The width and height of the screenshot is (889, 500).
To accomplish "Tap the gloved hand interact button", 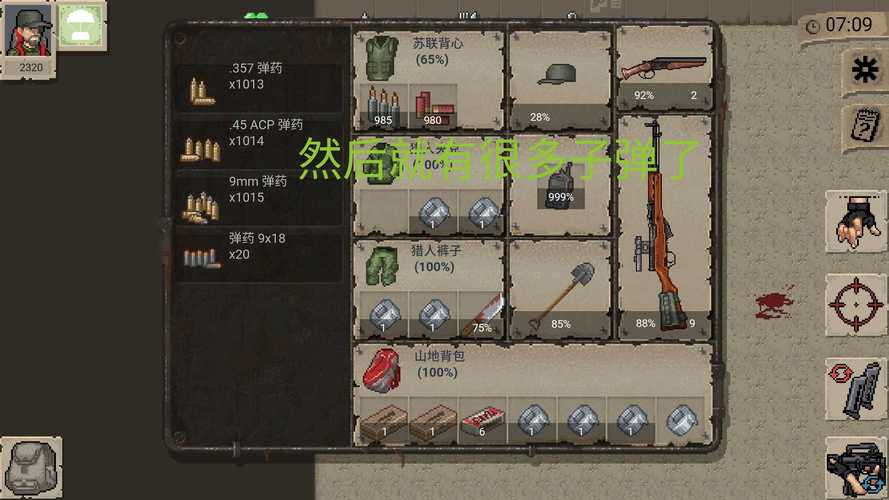I will pos(856,221).
